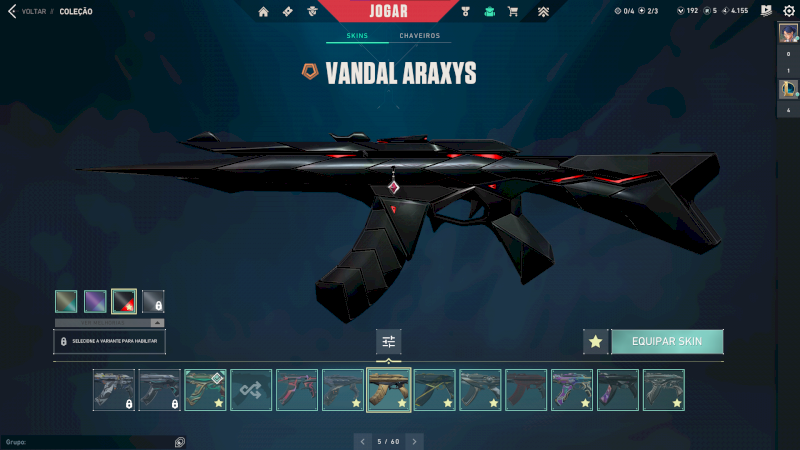Select the random shuffle skin tile
800x450 pixels.
(x=251, y=390)
